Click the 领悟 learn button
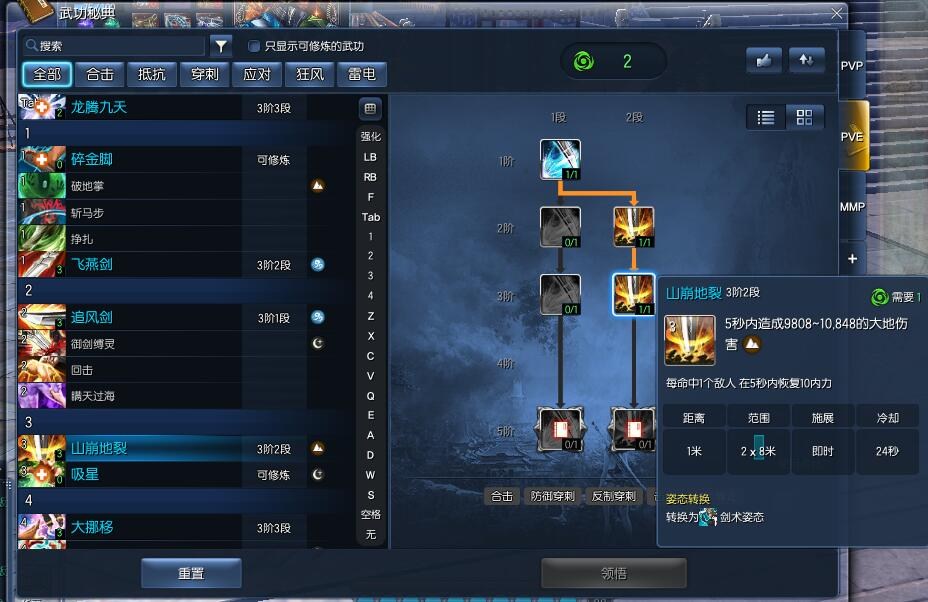The image size is (928, 602). pos(613,573)
